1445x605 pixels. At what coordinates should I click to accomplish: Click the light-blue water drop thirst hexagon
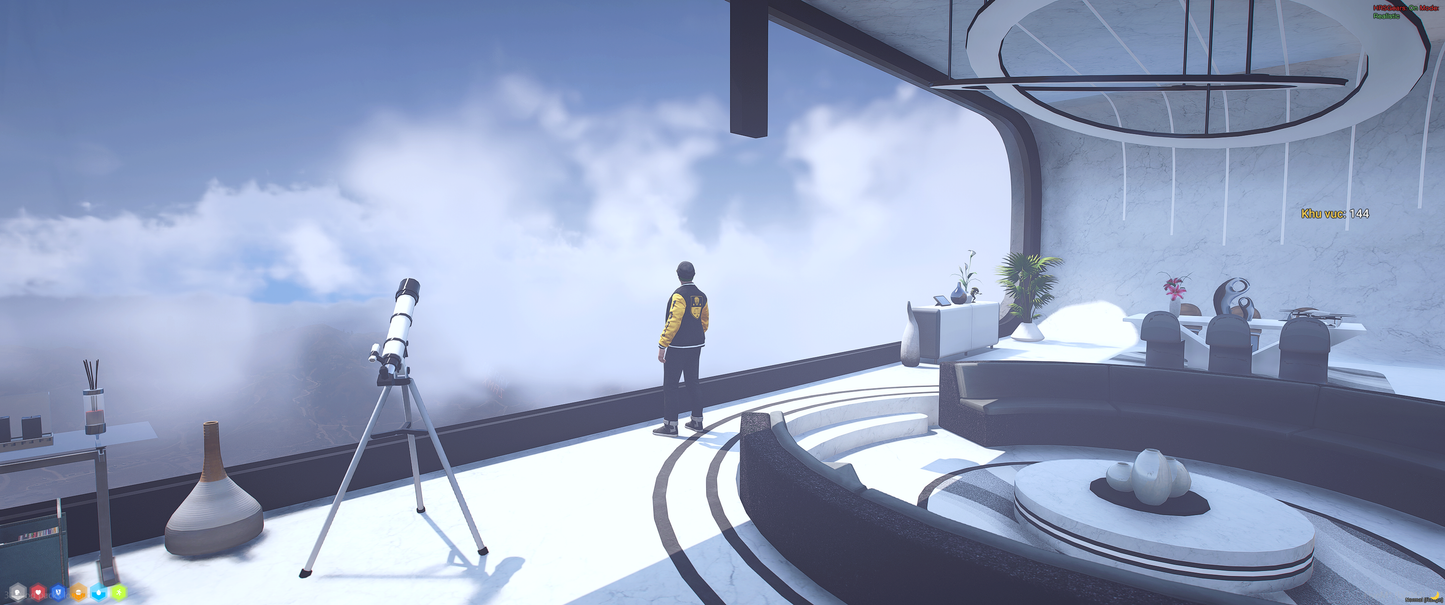98,592
